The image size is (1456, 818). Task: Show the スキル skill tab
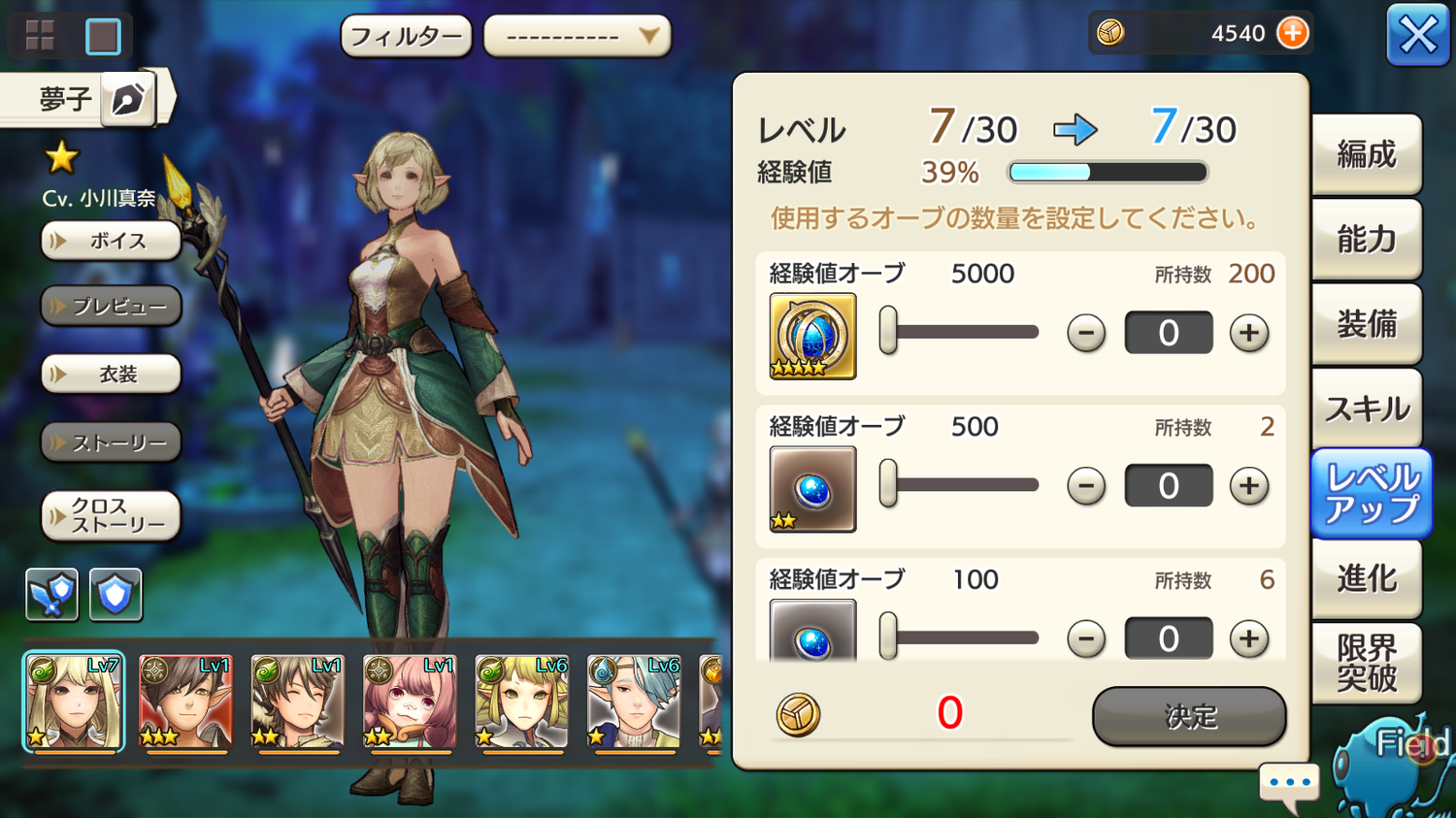click(1366, 409)
